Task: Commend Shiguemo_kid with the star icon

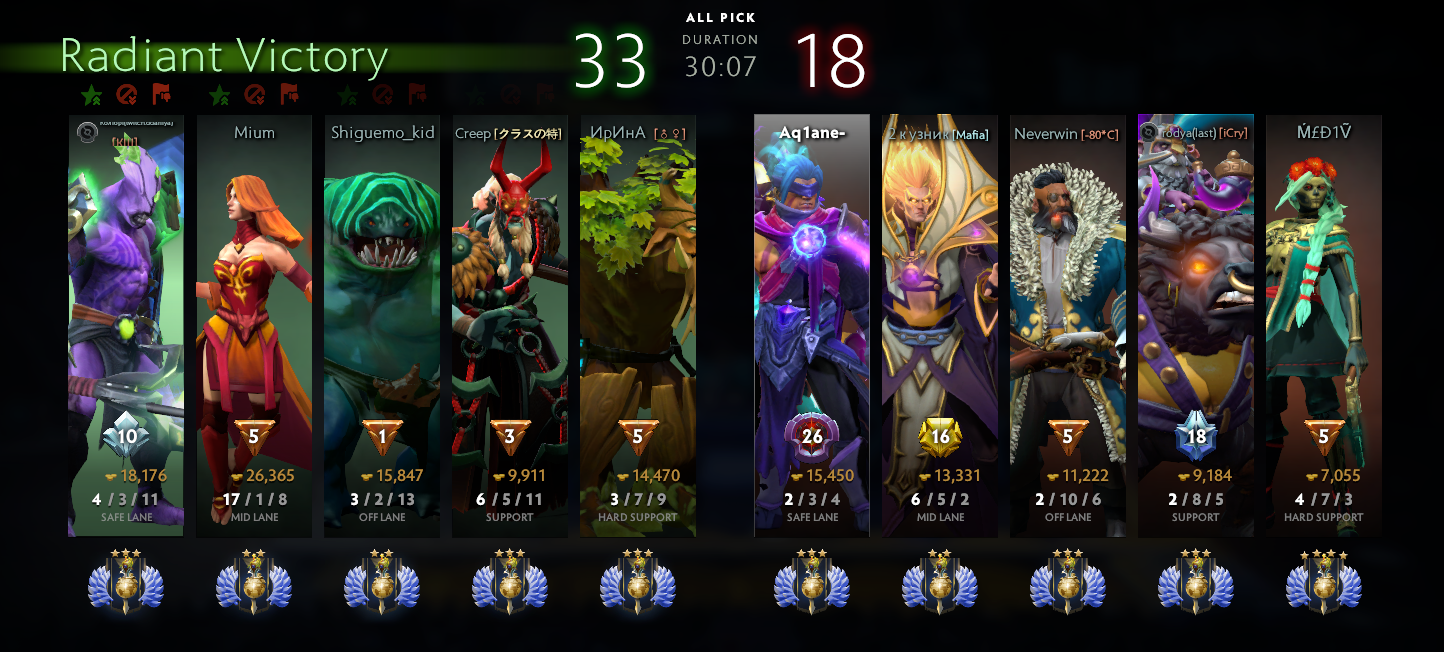Action: [x=348, y=95]
